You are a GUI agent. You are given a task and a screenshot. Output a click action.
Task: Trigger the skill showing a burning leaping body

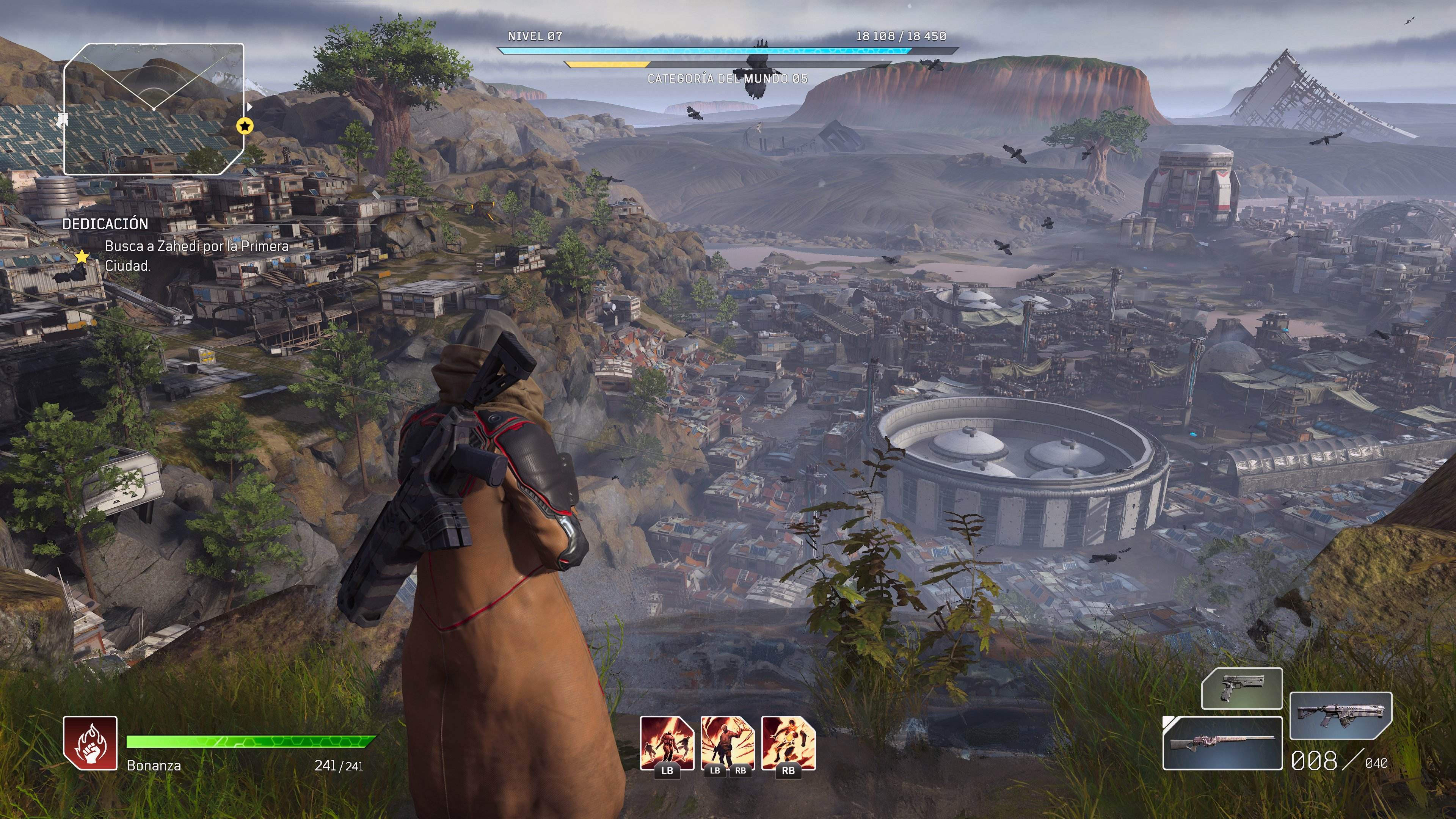(789, 743)
